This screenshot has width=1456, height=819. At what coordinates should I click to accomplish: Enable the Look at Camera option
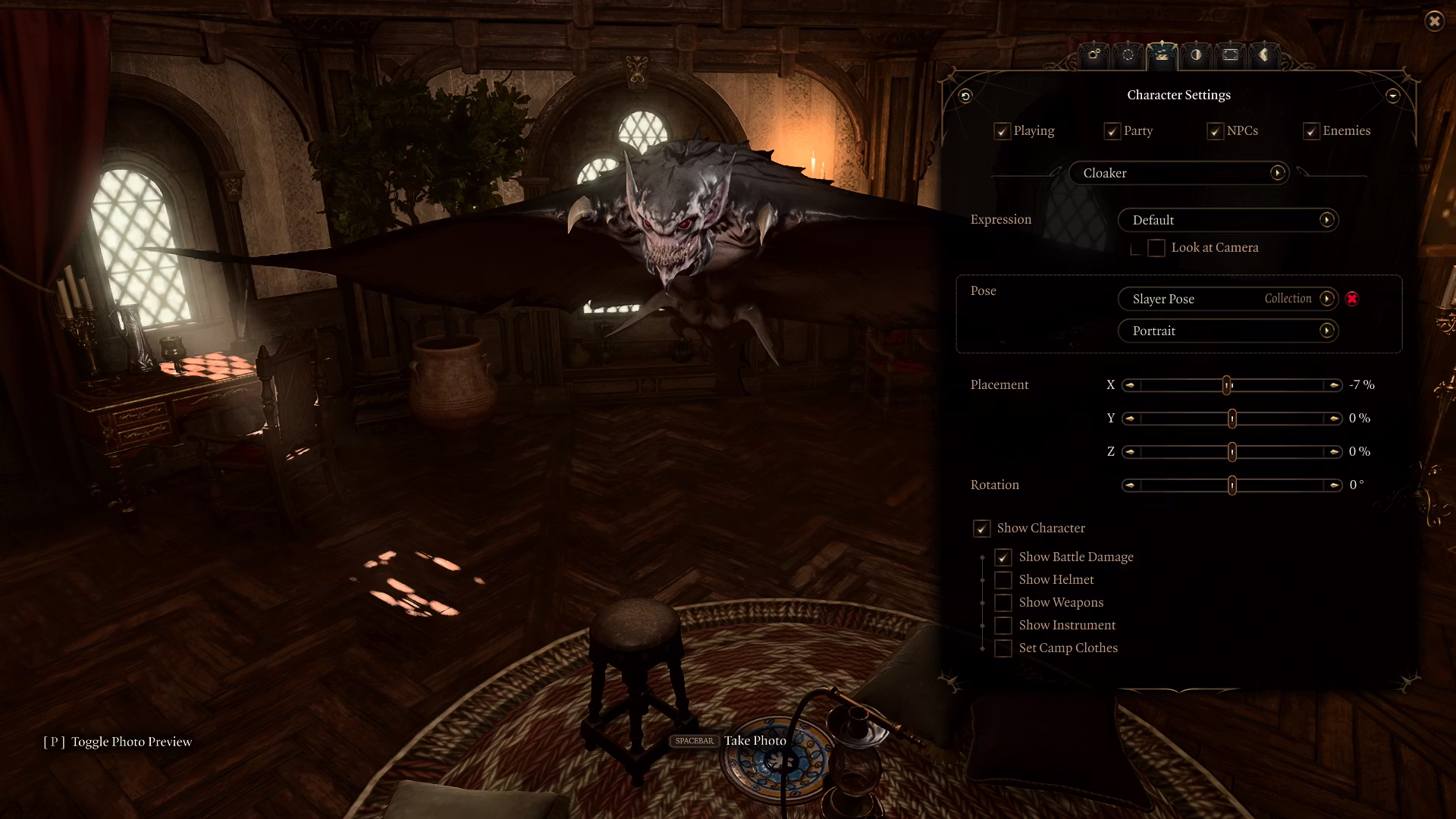(x=1156, y=247)
